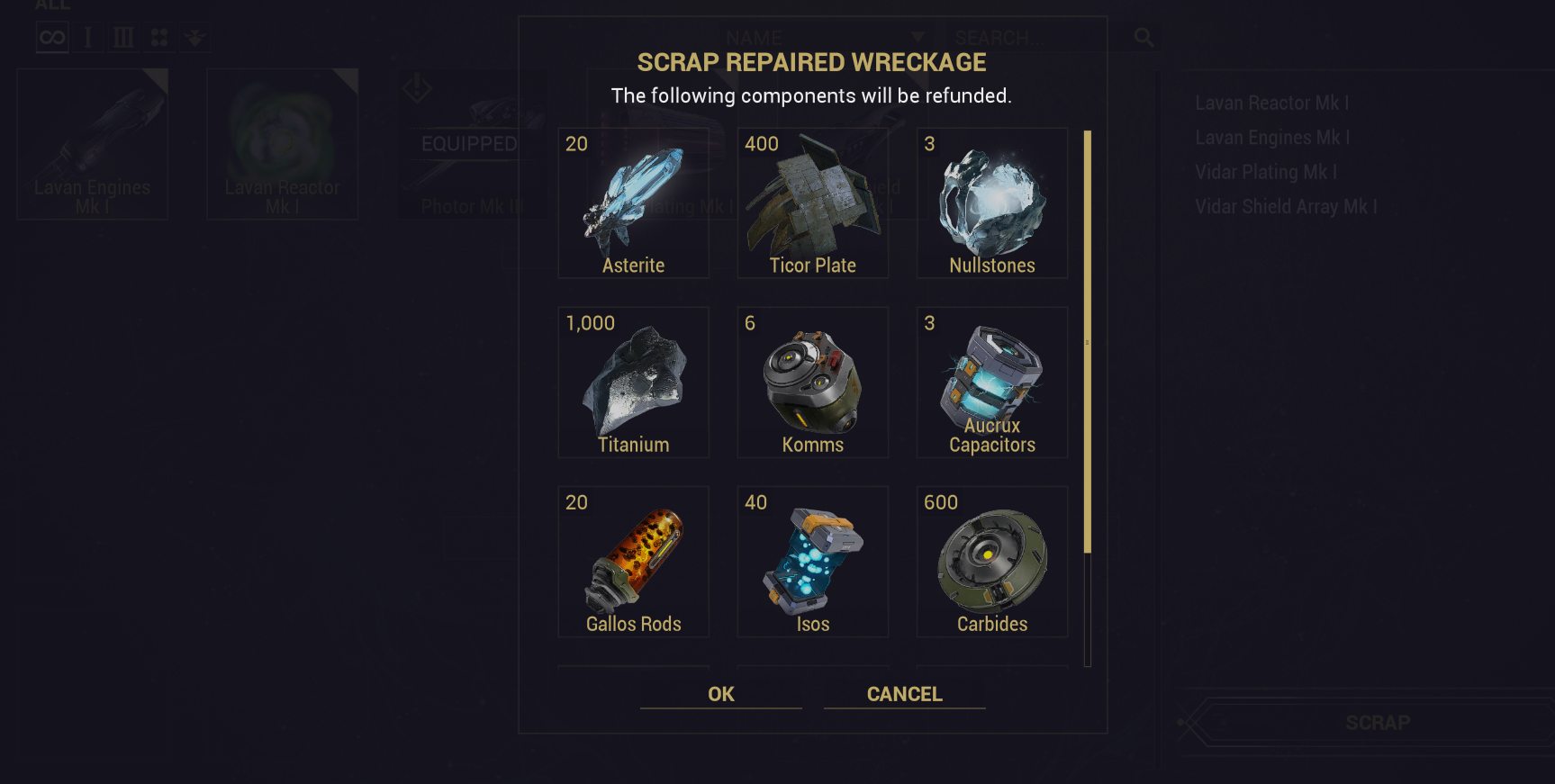1555x784 pixels.
Task: Select the Gallos Rods tile
Action: coord(634,562)
